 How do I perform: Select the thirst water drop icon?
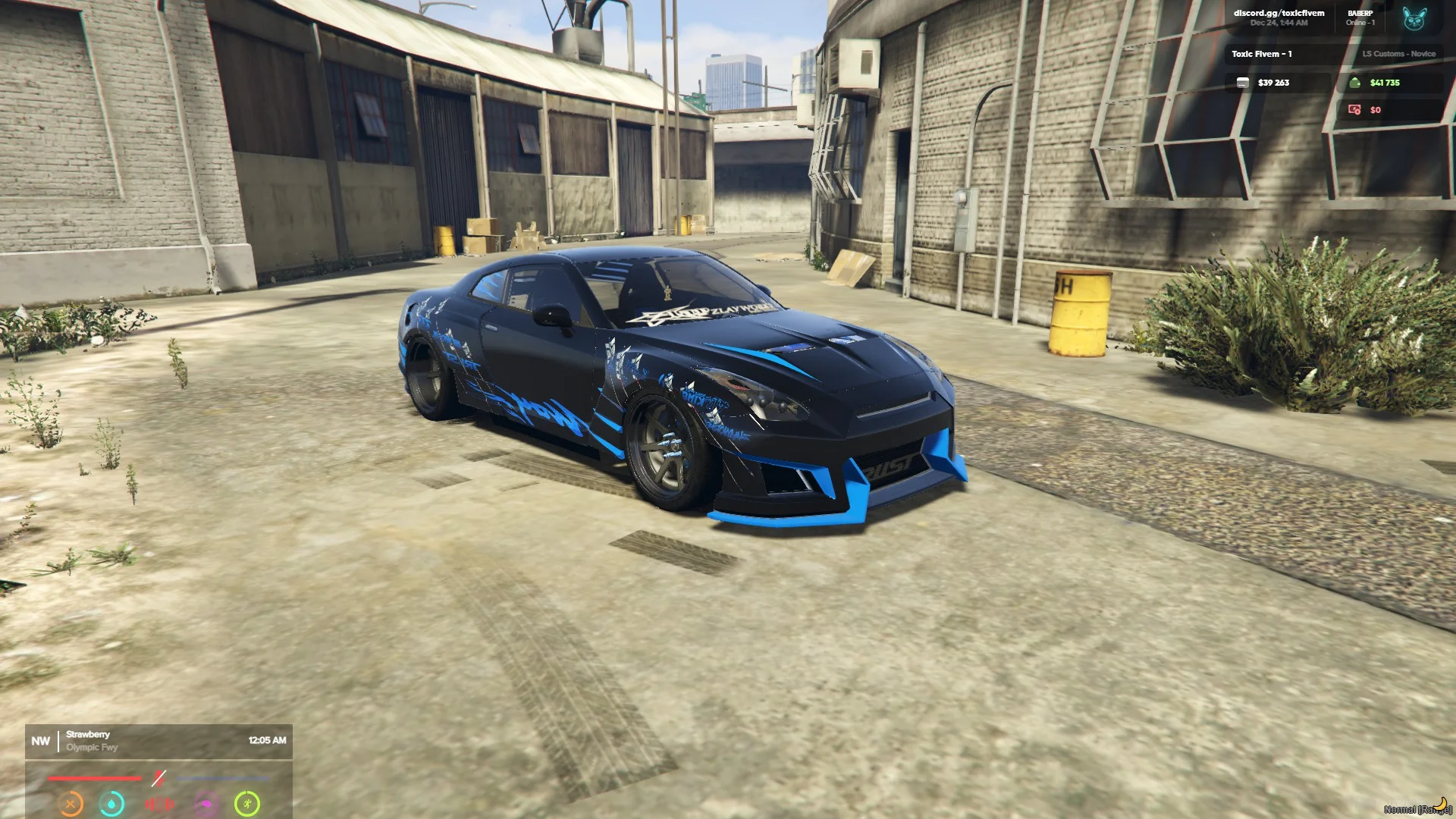112,803
